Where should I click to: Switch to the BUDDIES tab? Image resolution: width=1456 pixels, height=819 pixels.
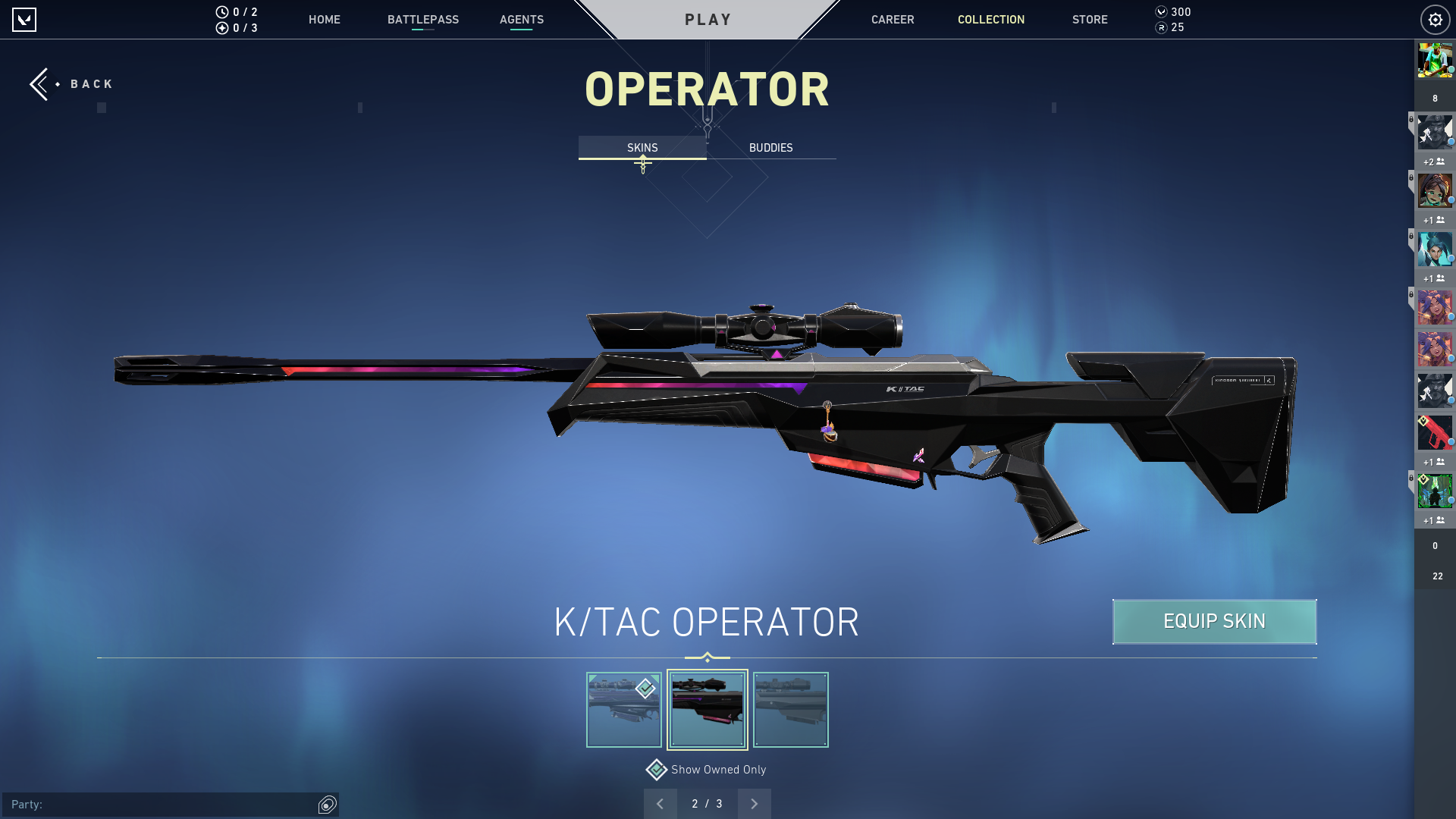(x=770, y=148)
